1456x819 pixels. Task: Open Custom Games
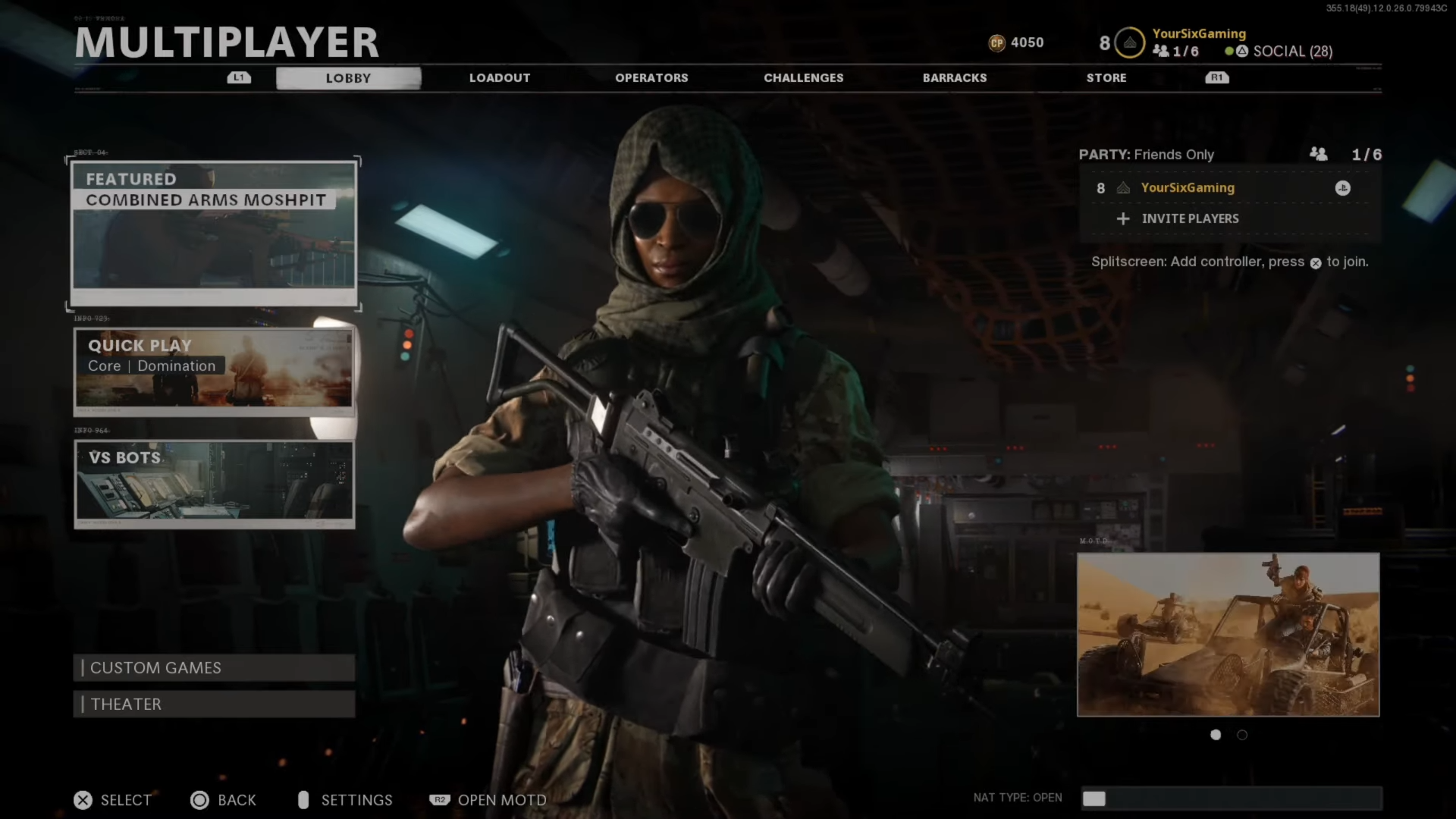click(214, 668)
